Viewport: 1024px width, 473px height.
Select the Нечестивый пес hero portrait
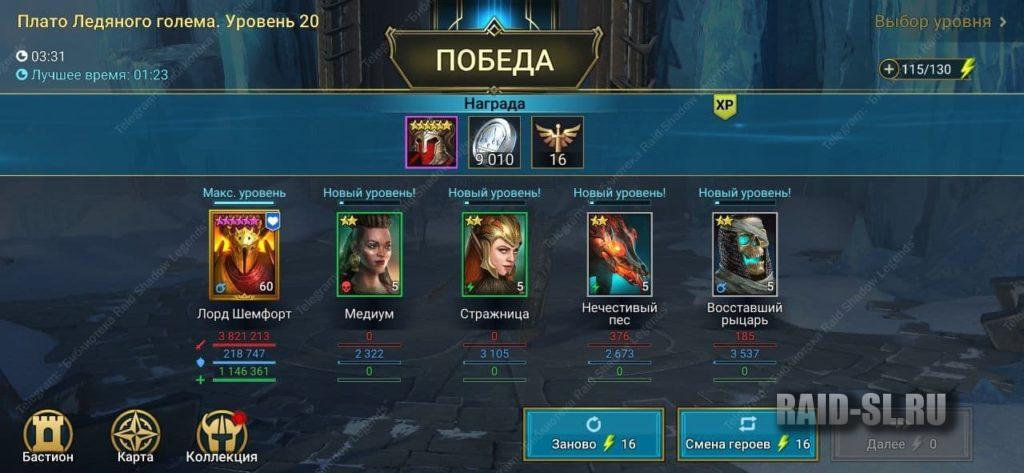click(619, 254)
